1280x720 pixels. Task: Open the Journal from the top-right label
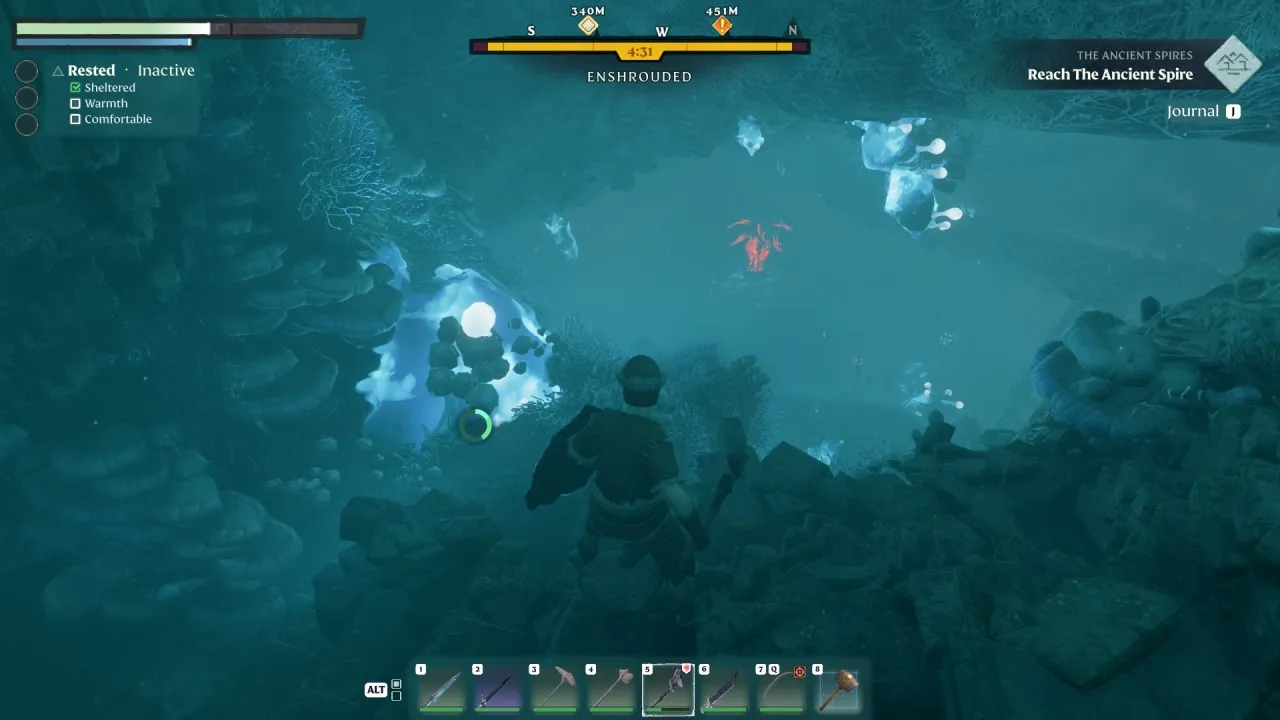tap(1193, 111)
